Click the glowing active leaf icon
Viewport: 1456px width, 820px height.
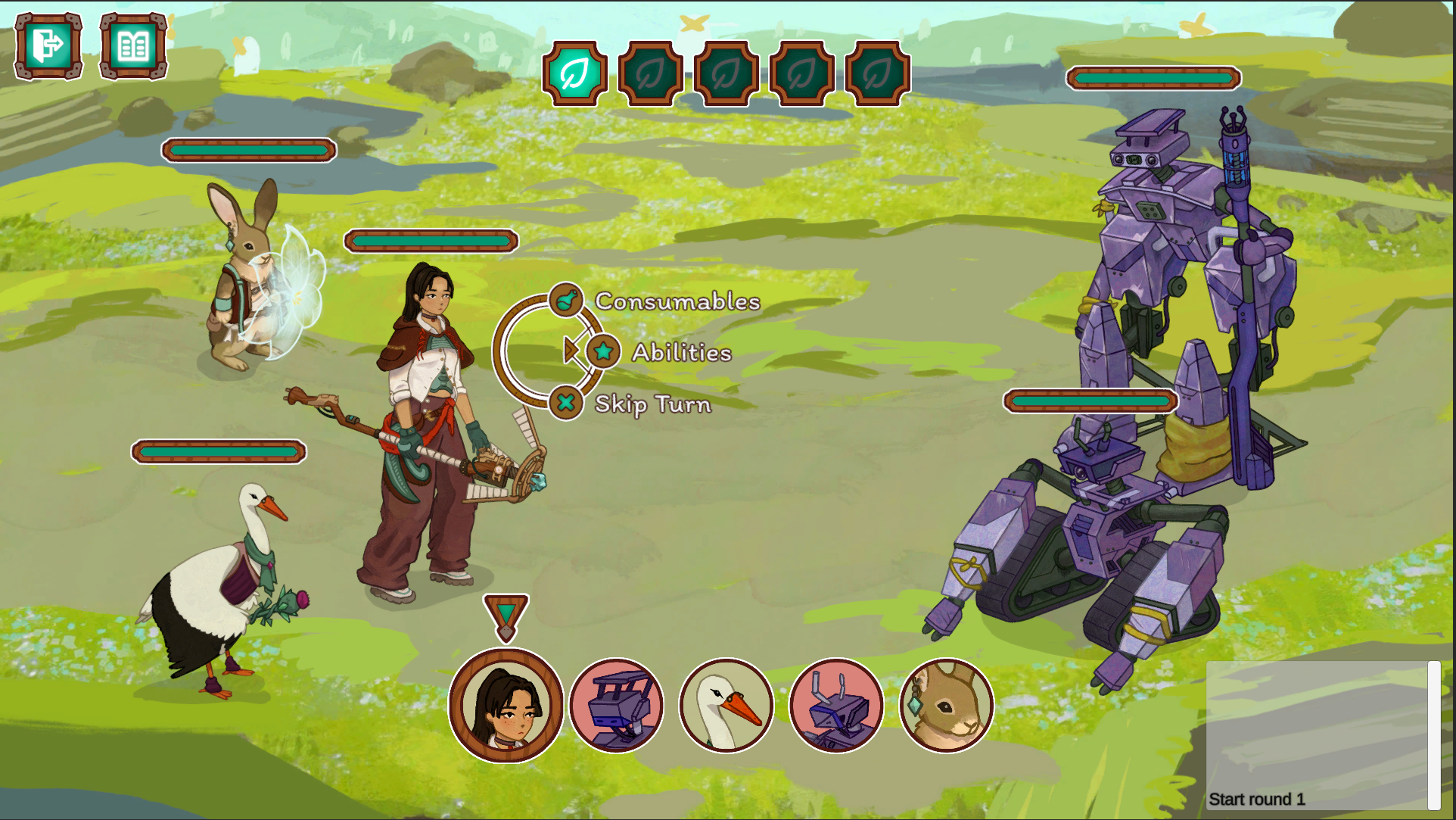point(575,73)
